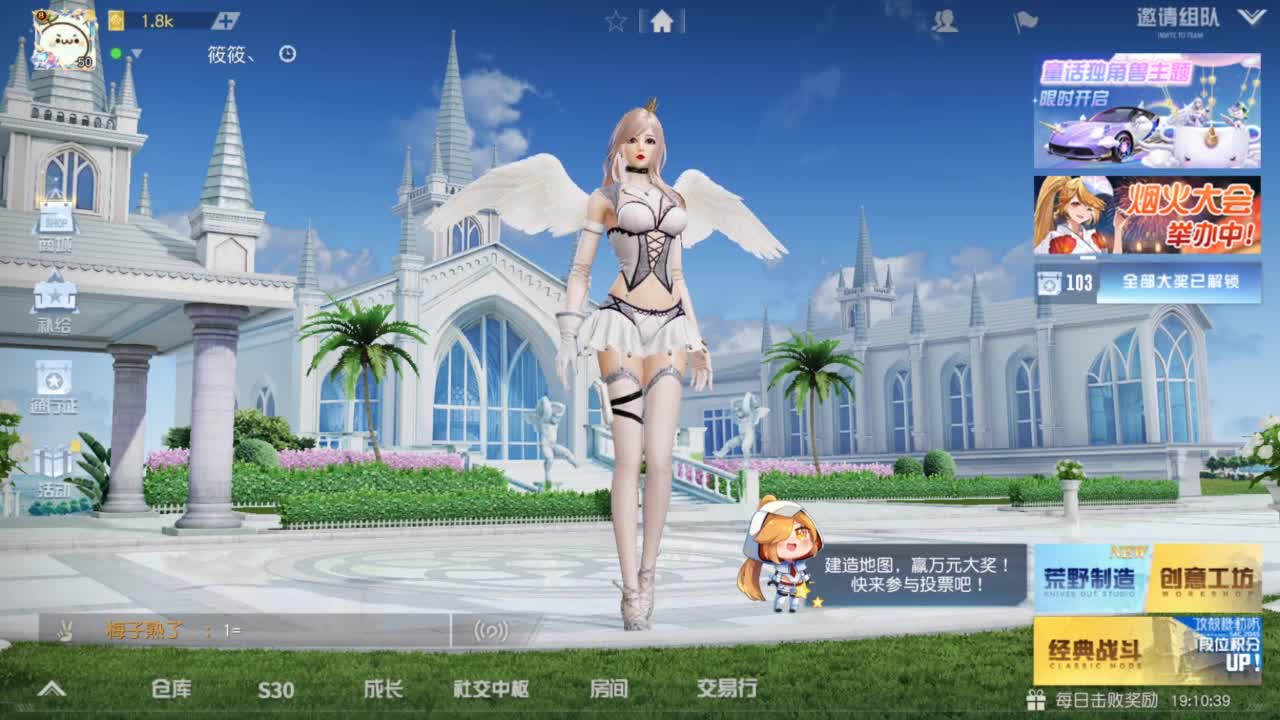Toggle the favorite star near home icon
Viewport: 1280px width, 720px height.
[615, 21]
